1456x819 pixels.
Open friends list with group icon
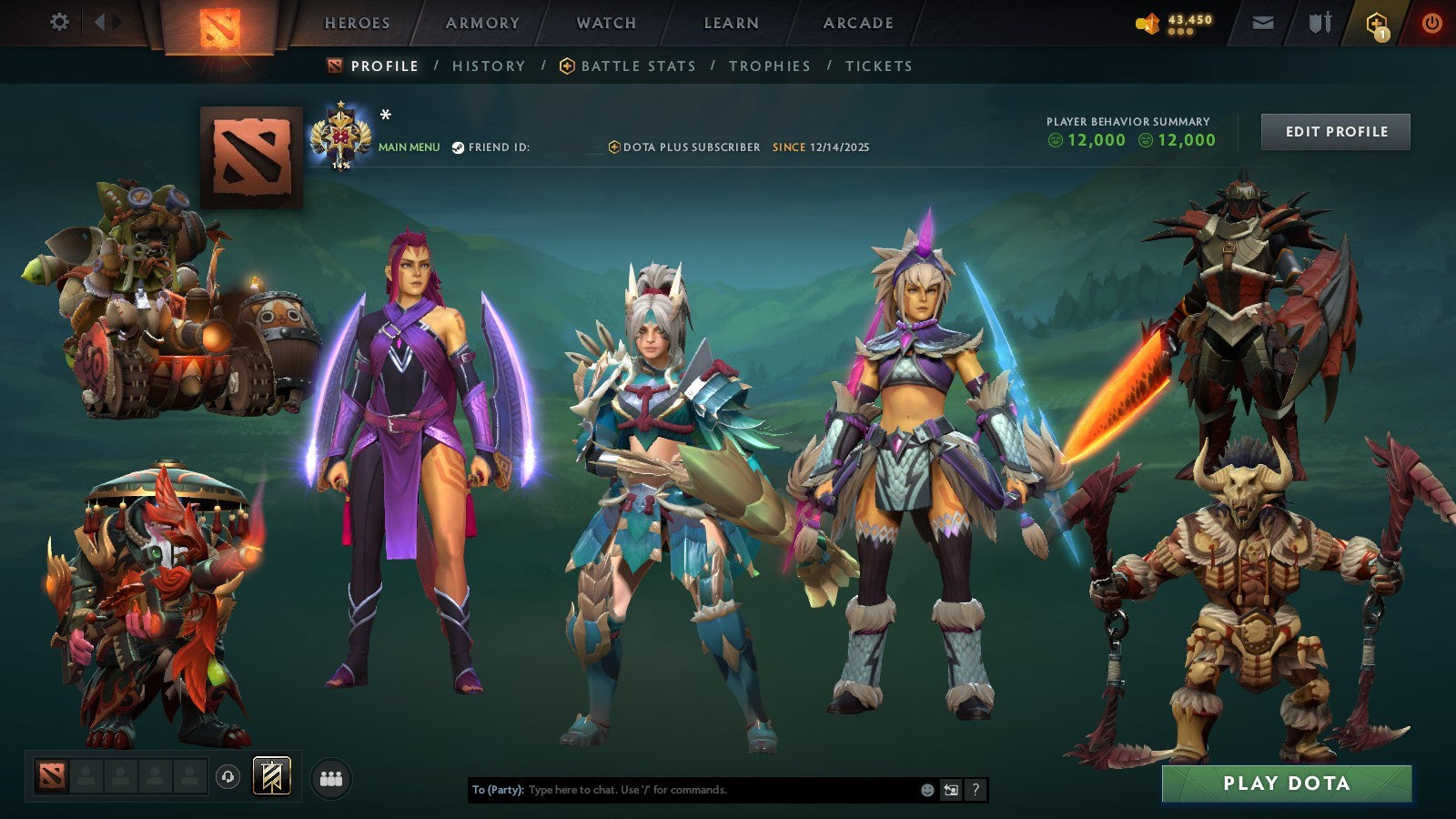click(332, 776)
